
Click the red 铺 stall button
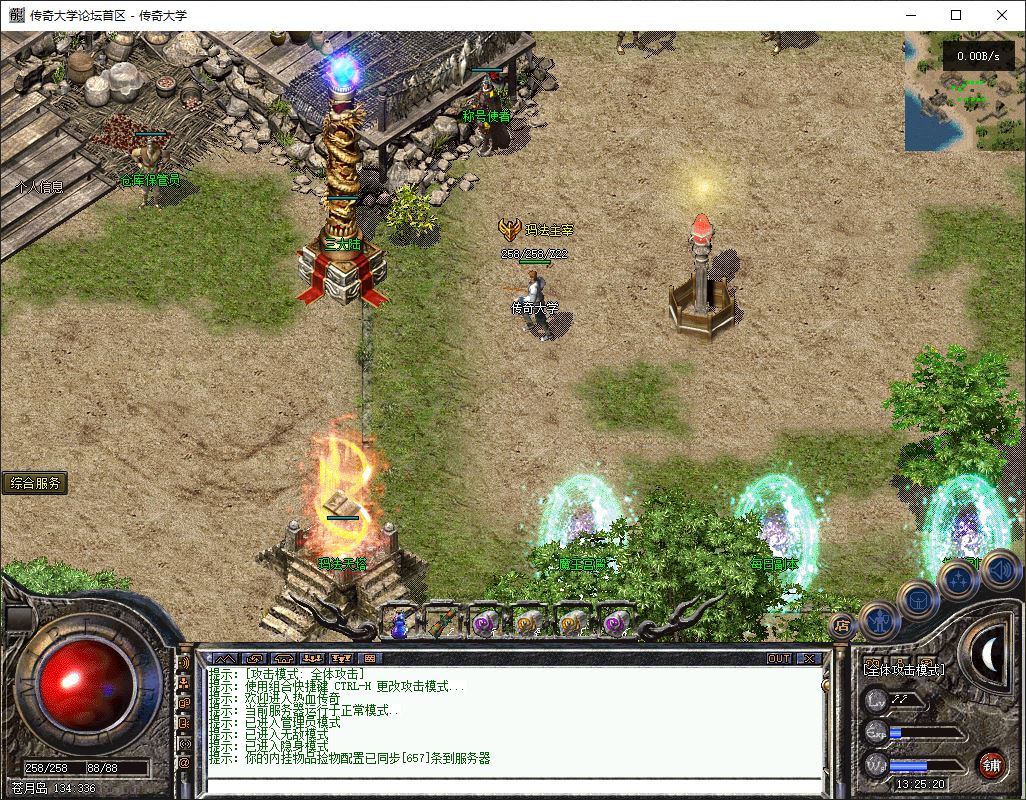point(991,766)
